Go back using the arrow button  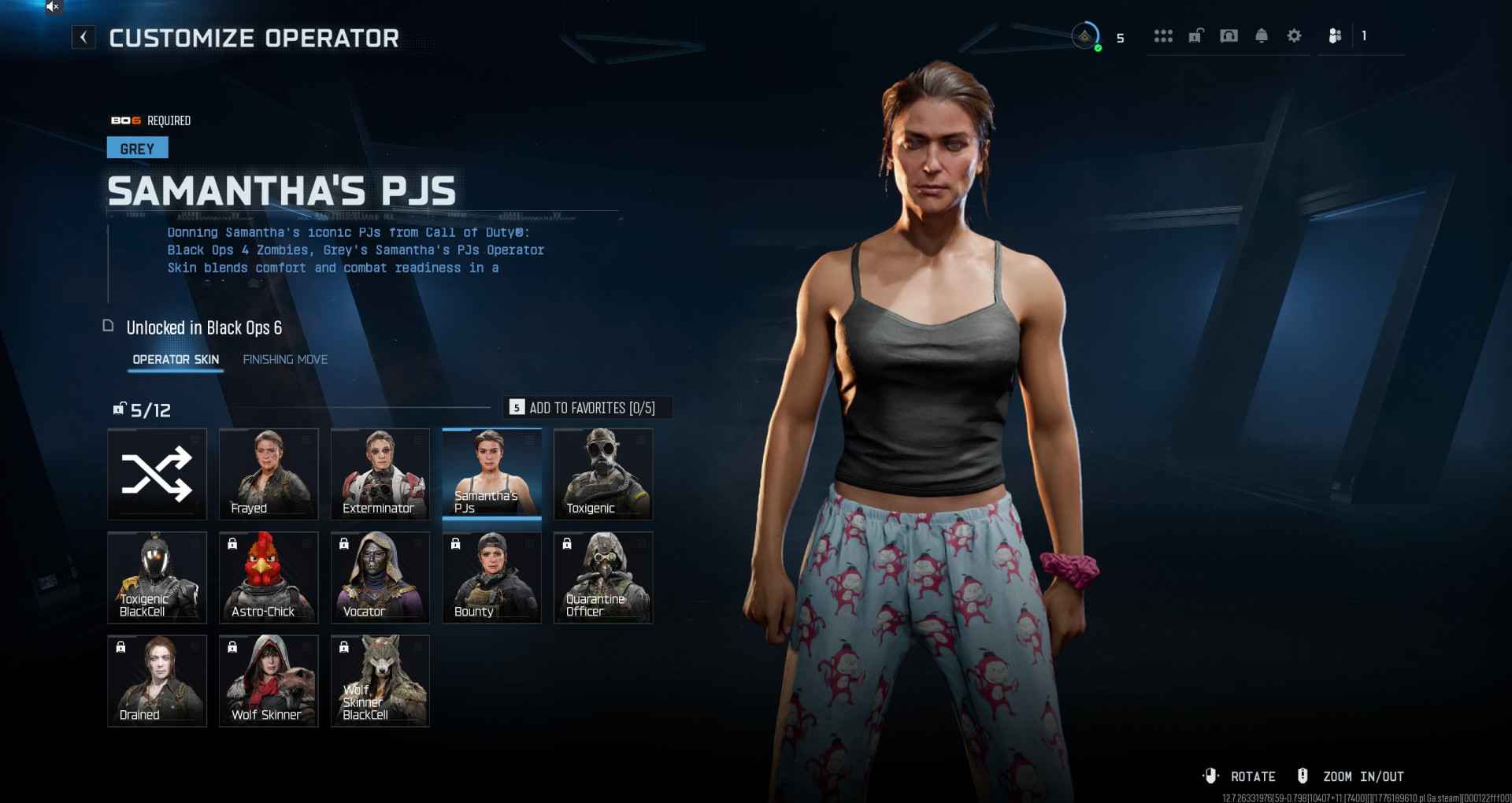click(83, 37)
